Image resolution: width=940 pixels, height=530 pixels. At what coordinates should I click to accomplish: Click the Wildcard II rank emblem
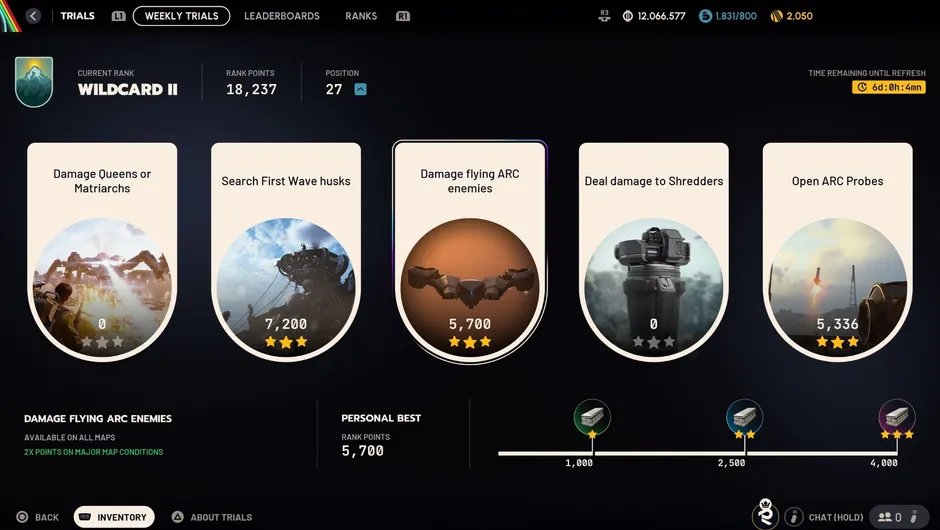tap(34, 82)
